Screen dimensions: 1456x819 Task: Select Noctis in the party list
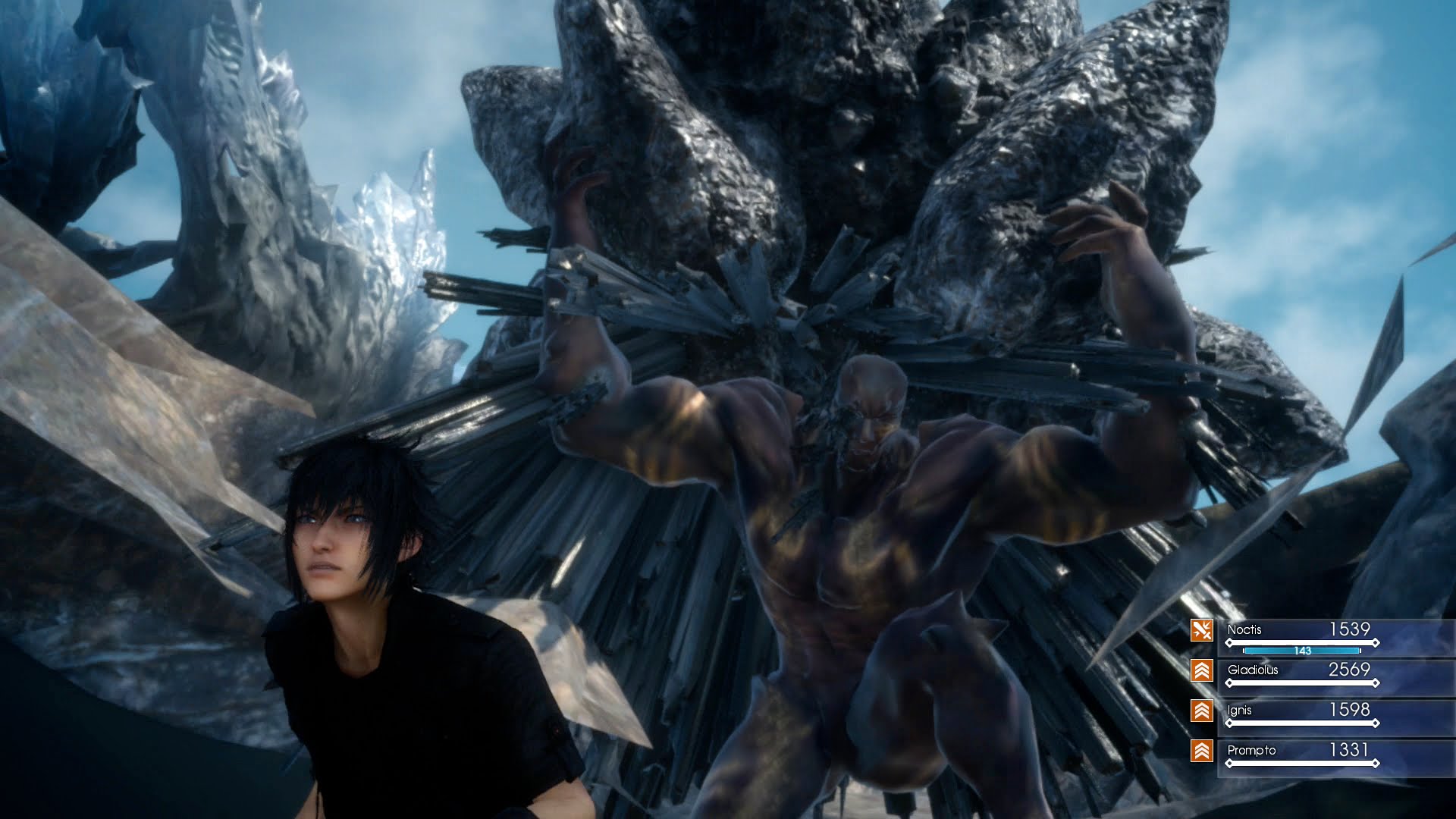click(1301, 635)
